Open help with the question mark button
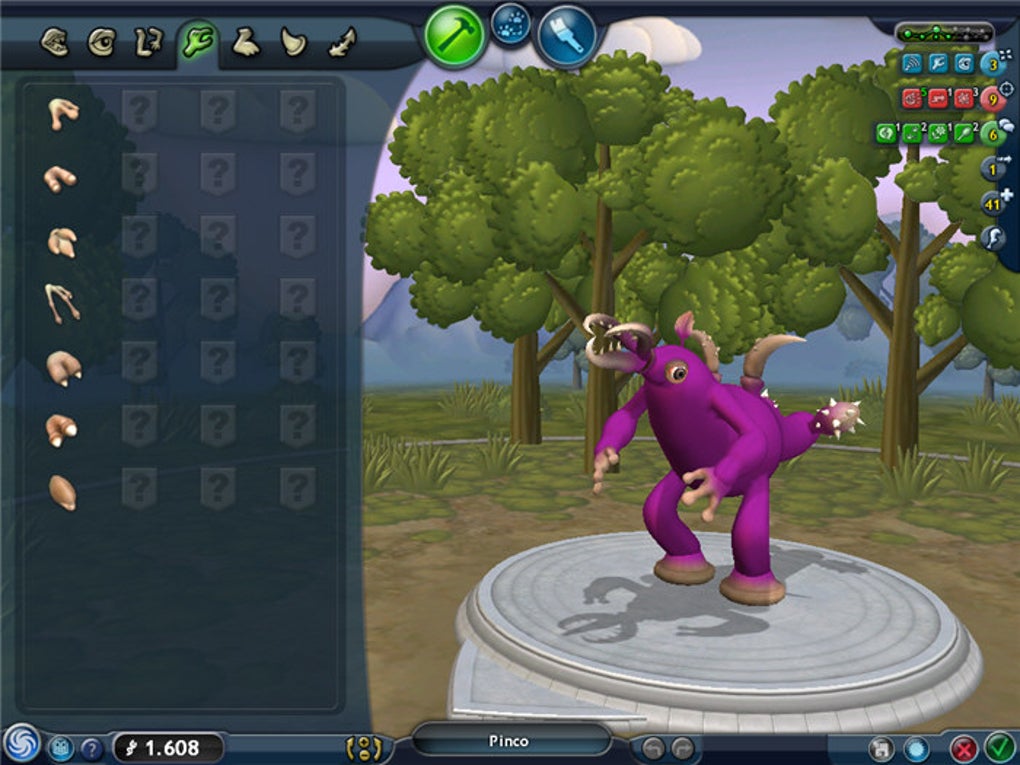The width and height of the screenshot is (1020, 765). (x=91, y=747)
